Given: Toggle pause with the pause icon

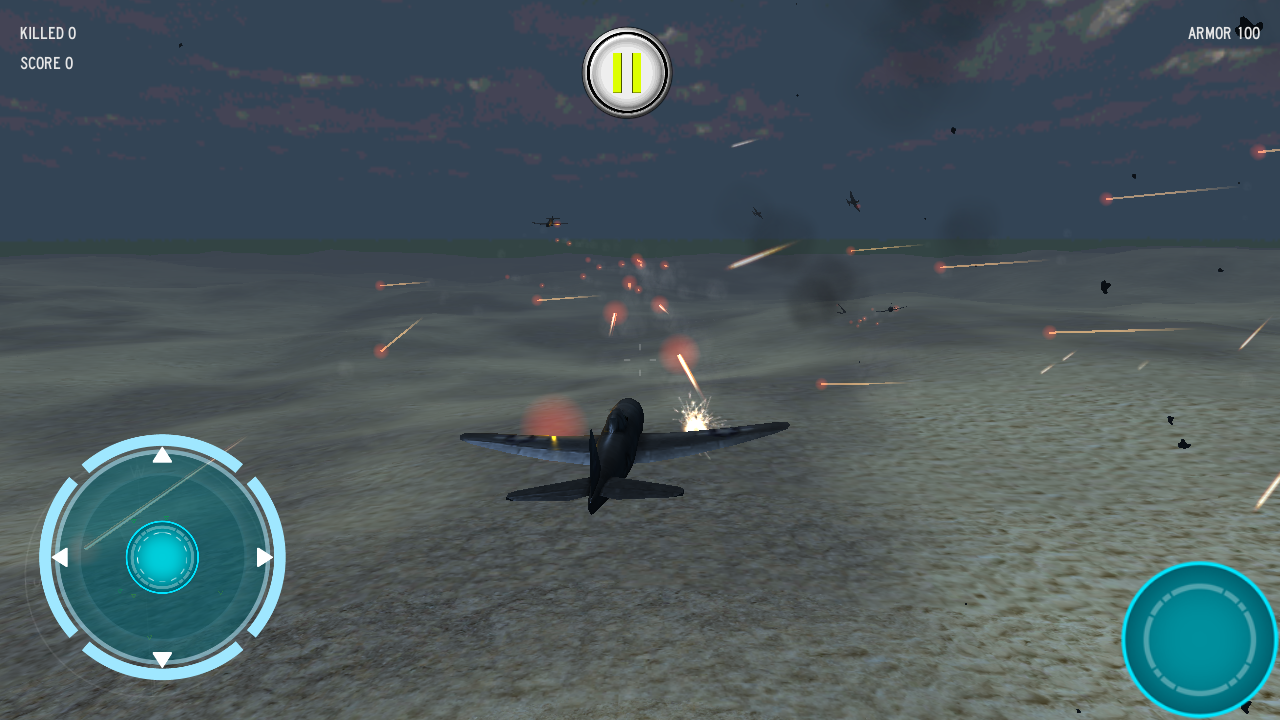Looking at the screenshot, I should click(x=626, y=70).
